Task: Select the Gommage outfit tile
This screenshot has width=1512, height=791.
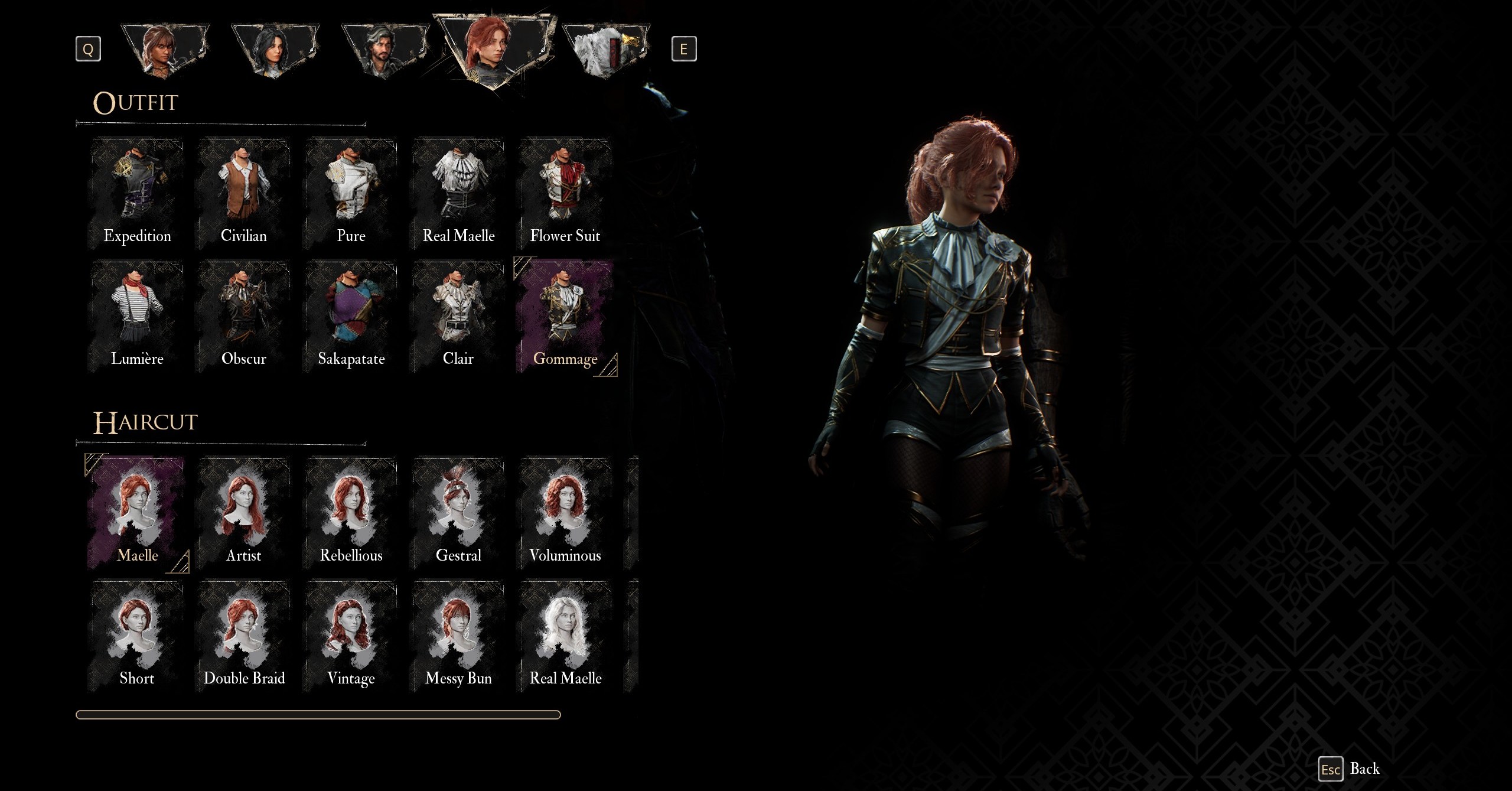Action: [x=565, y=318]
